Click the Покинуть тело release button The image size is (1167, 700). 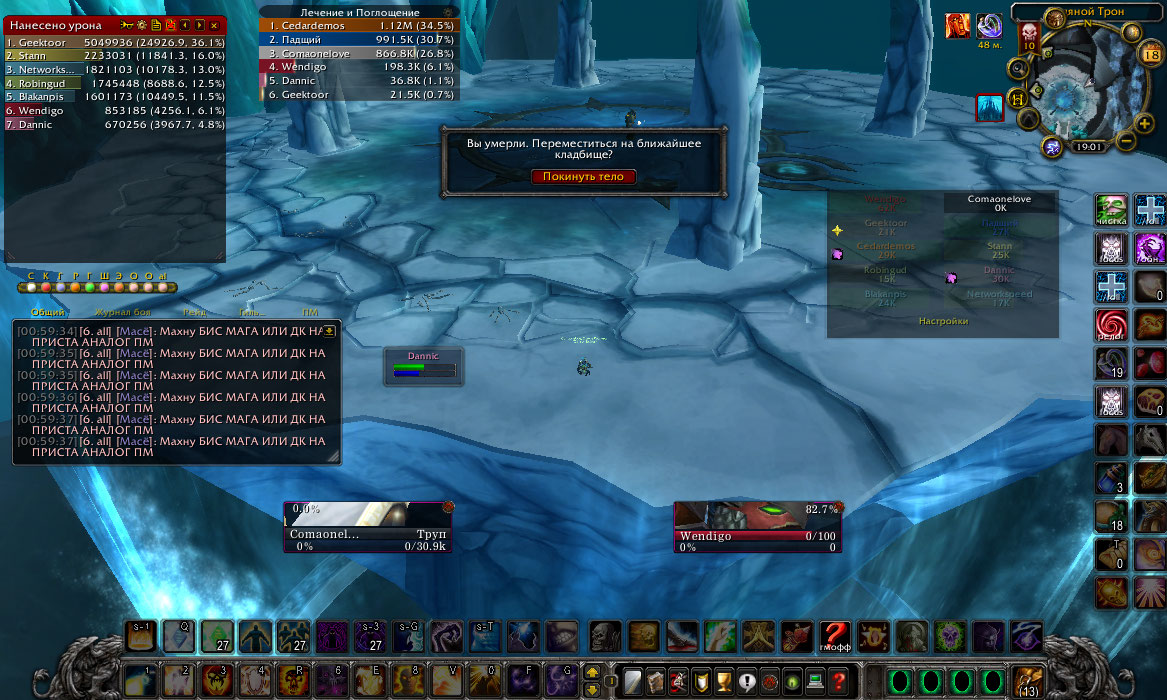tap(583, 176)
